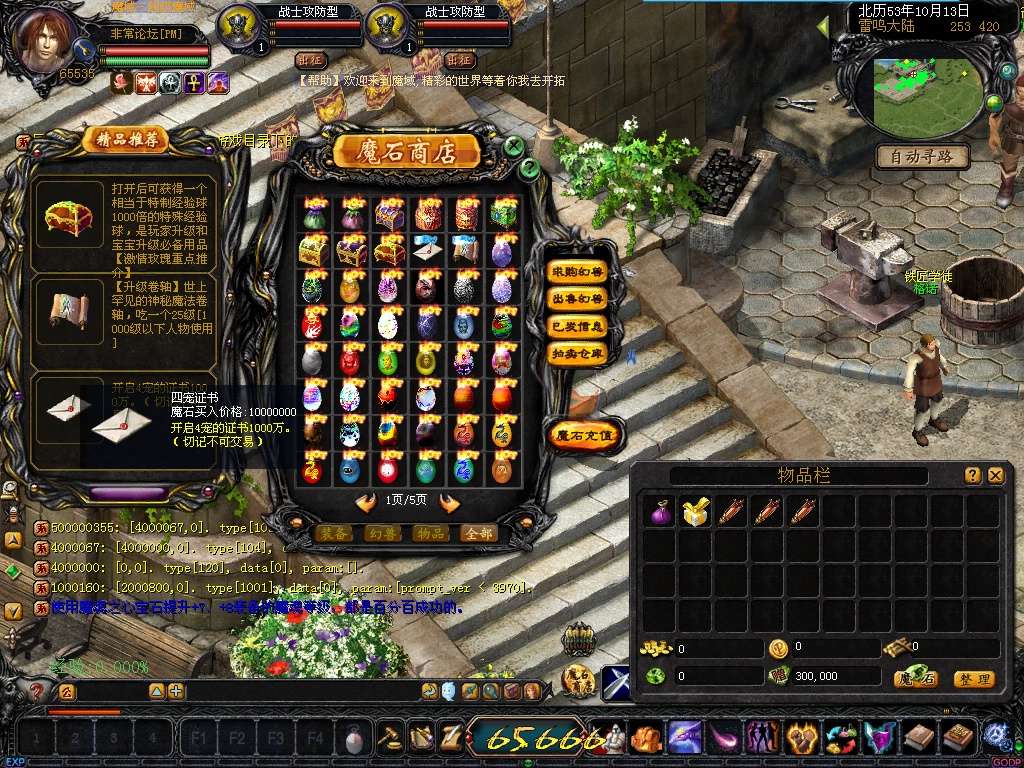Select the 已发信息 button
The width and height of the screenshot is (1024, 768).
tap(578, 326)
